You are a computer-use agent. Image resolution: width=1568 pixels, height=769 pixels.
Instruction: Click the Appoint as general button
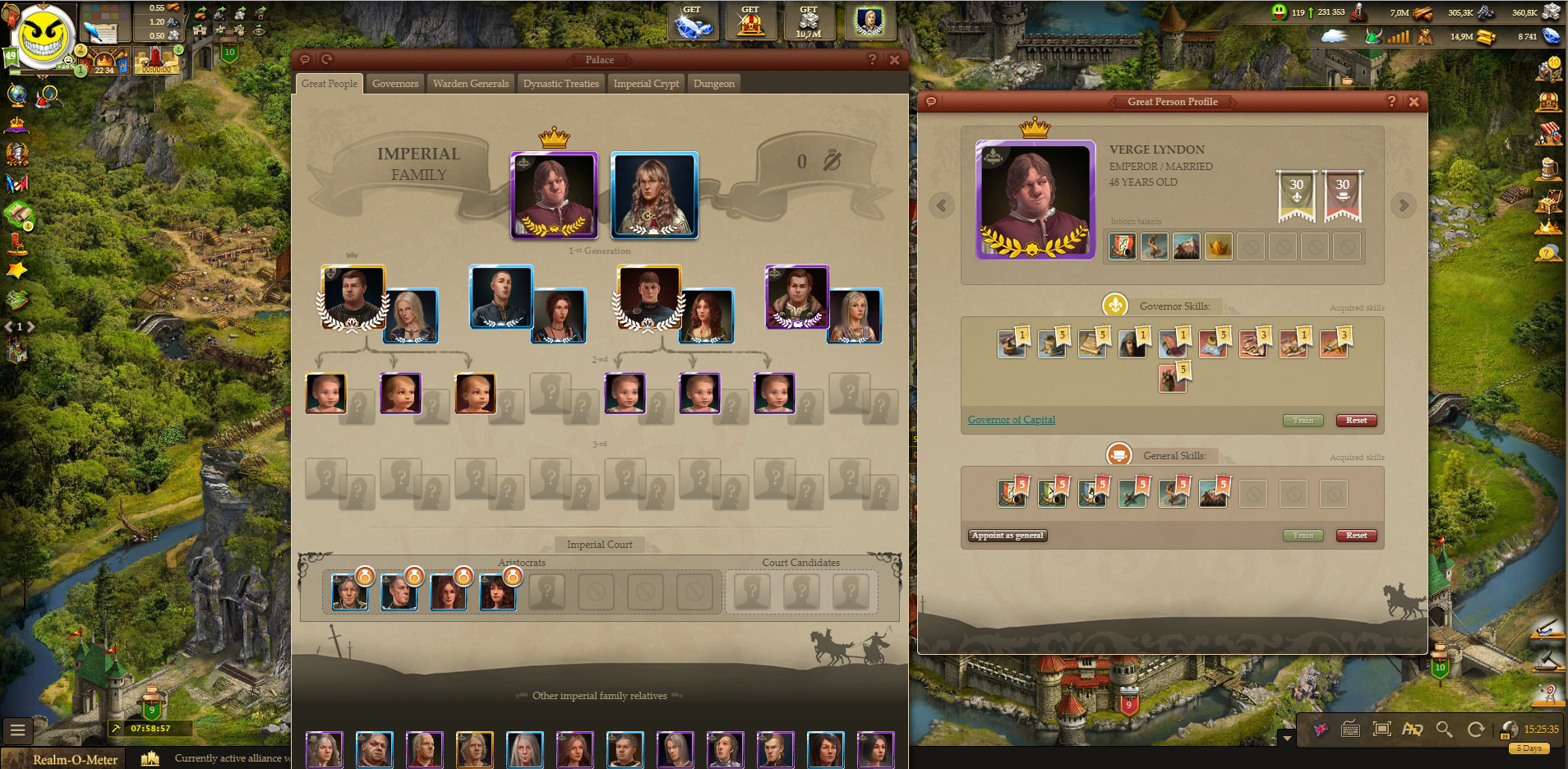(1008, 535)
